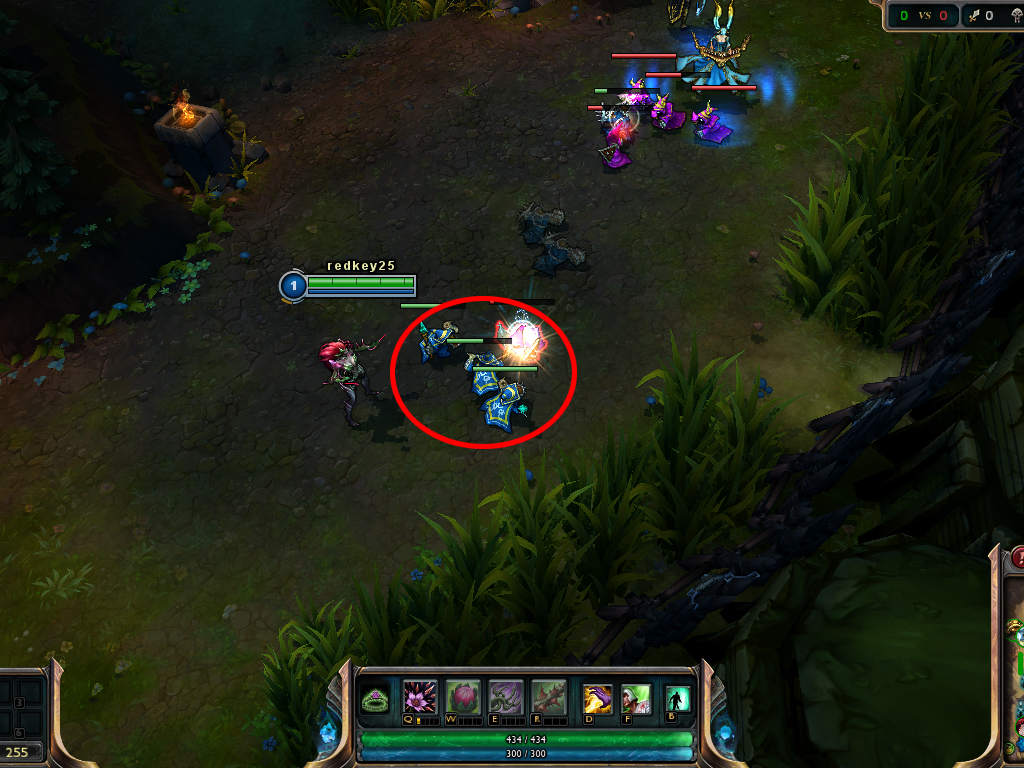This screenshot has width=1024, height=768.
Task: Use the green hooded-figure summoner spell
Action: click(636, 698)
